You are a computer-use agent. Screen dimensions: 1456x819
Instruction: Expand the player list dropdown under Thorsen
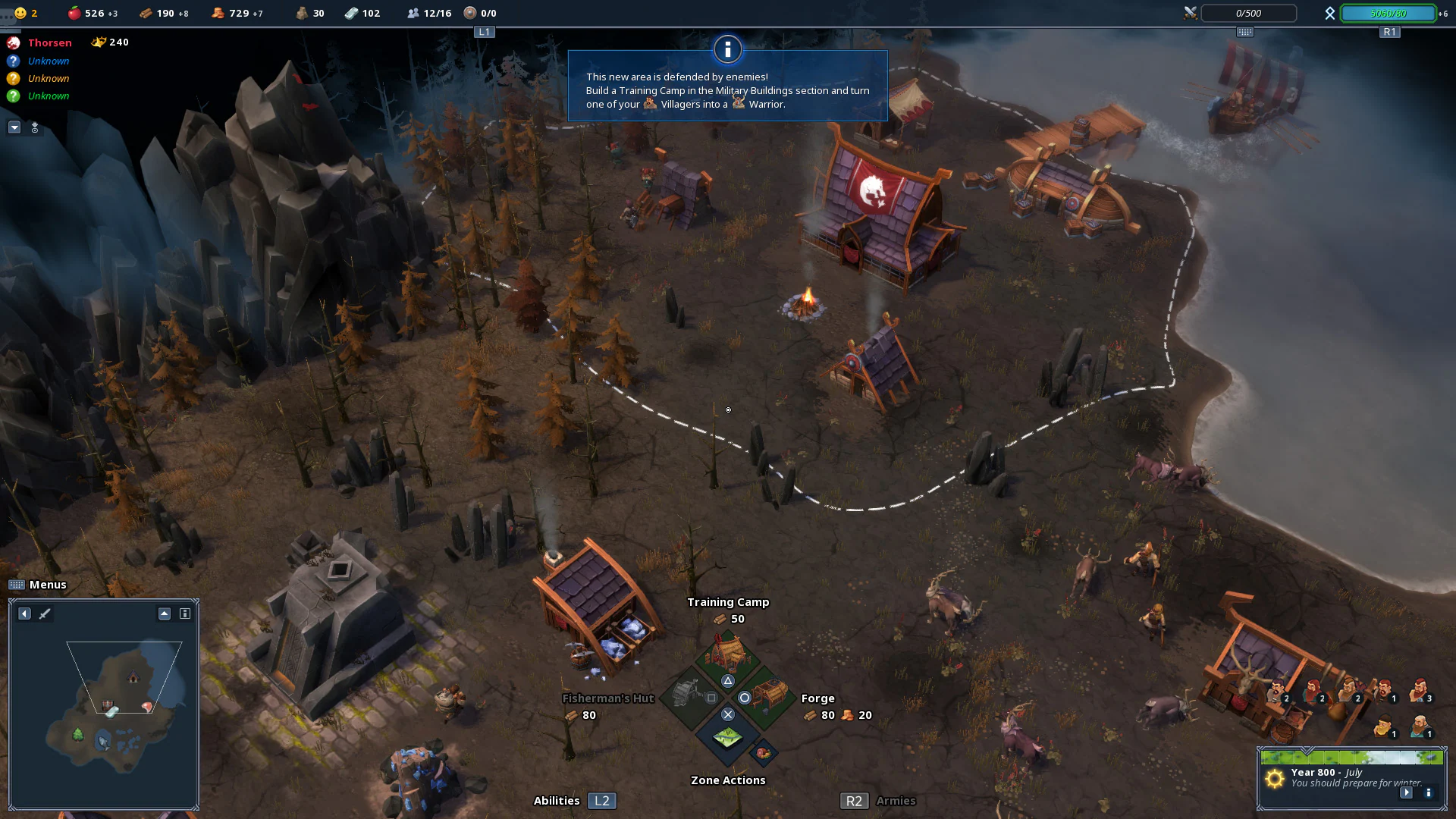[14, 127]
